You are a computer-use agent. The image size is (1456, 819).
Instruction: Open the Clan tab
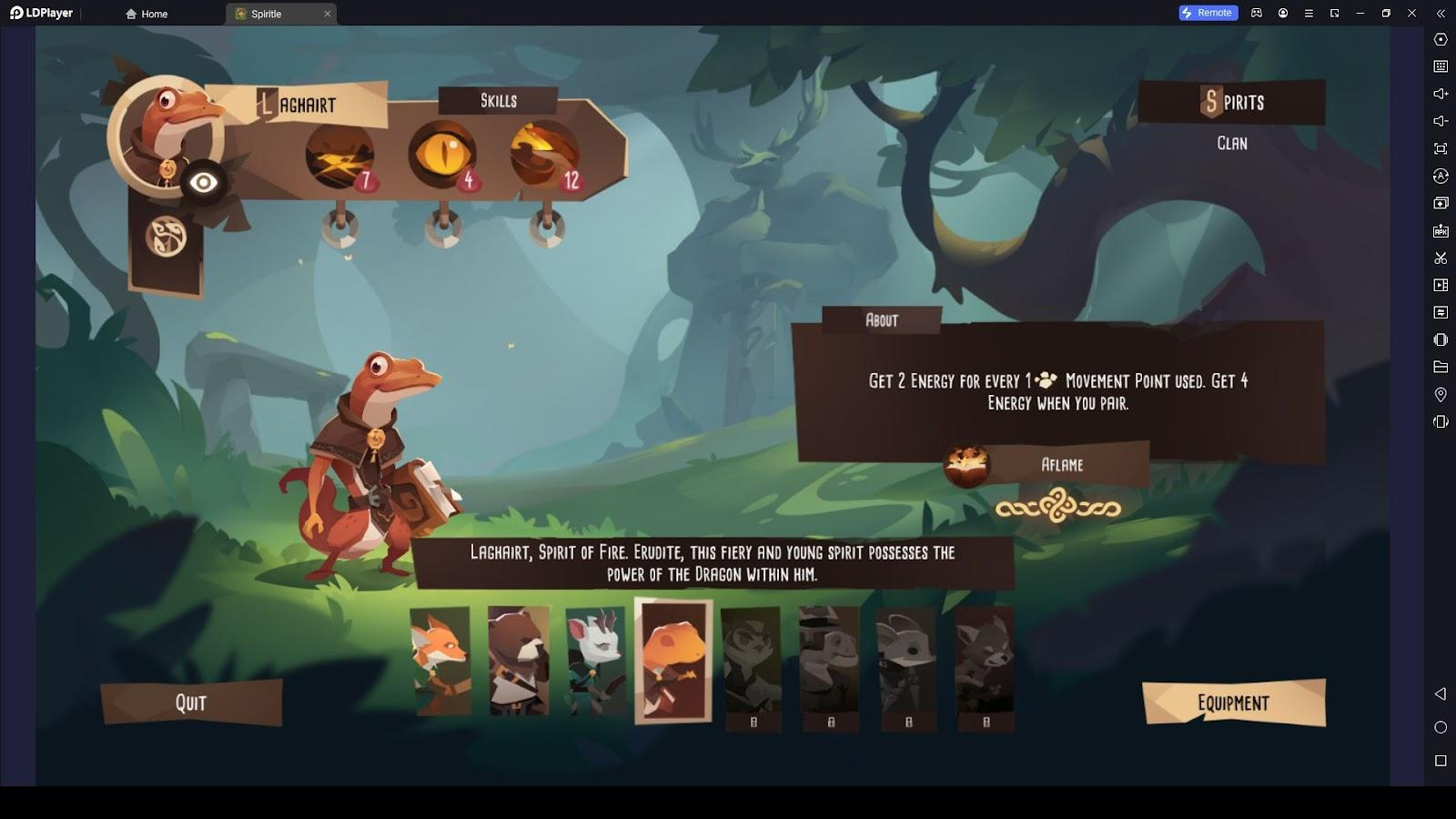coord(1232,144)
